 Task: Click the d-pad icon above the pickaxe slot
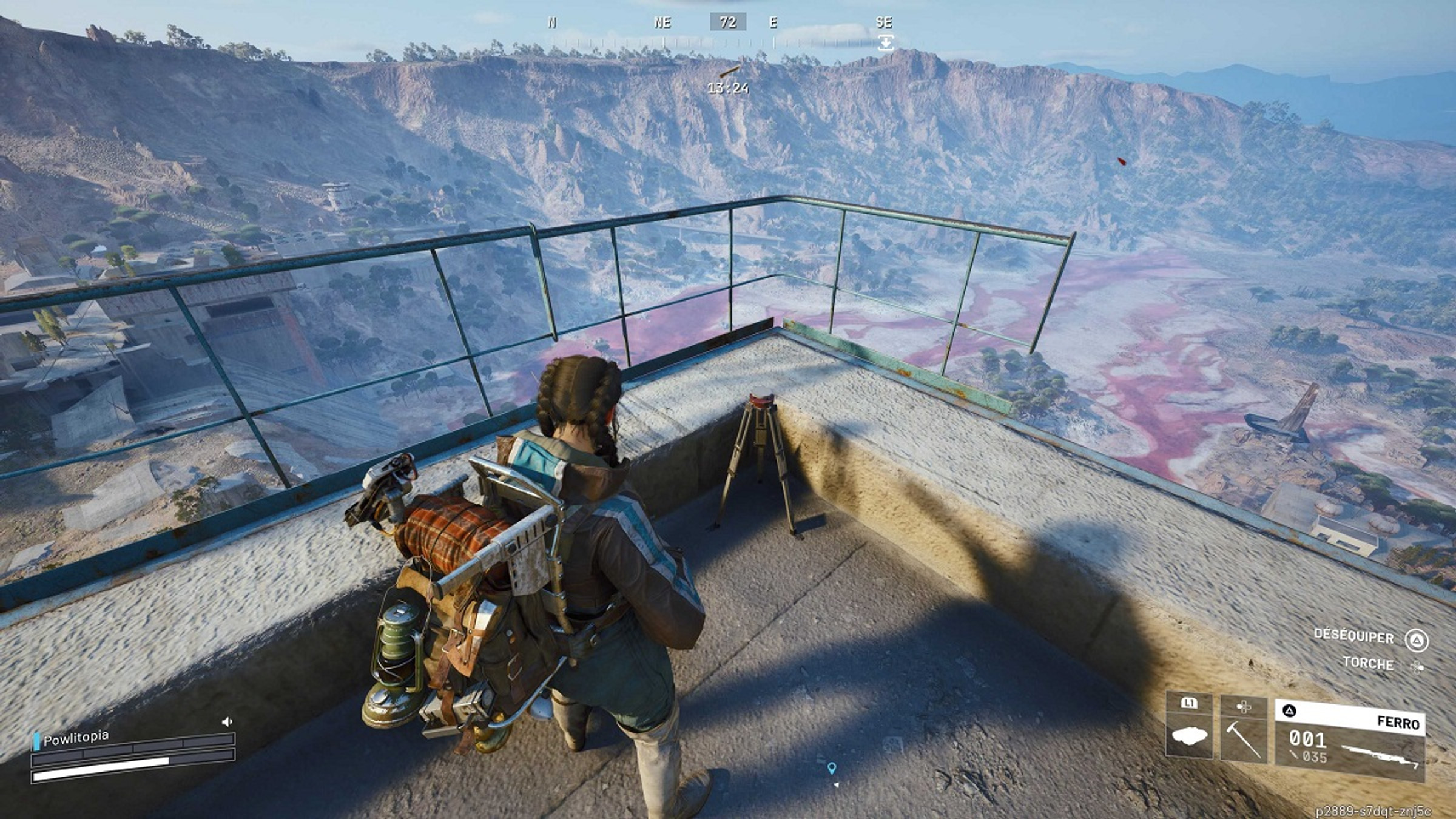tap(1244, 708)
